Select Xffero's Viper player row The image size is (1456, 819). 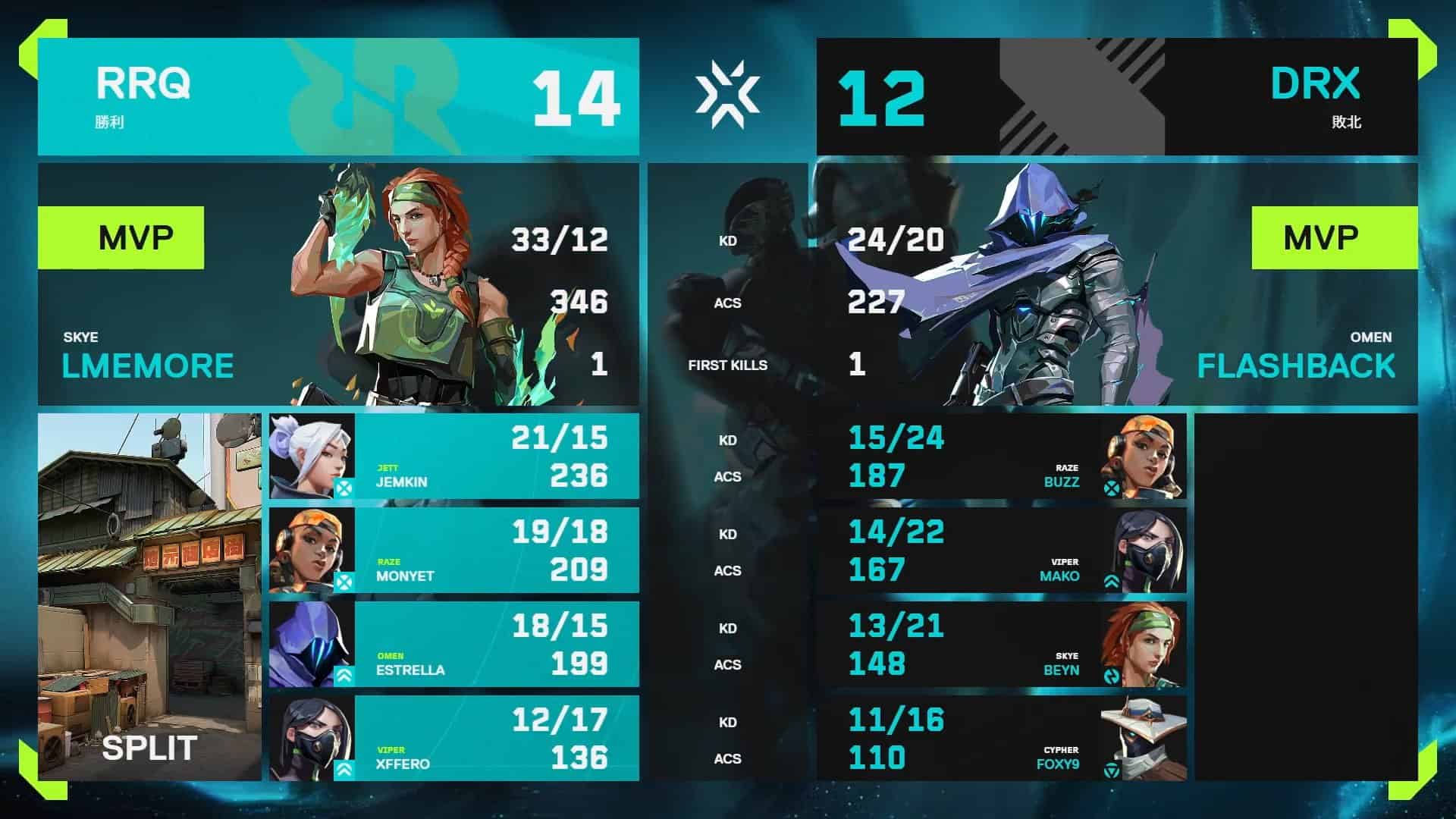(x=453, y=739)
